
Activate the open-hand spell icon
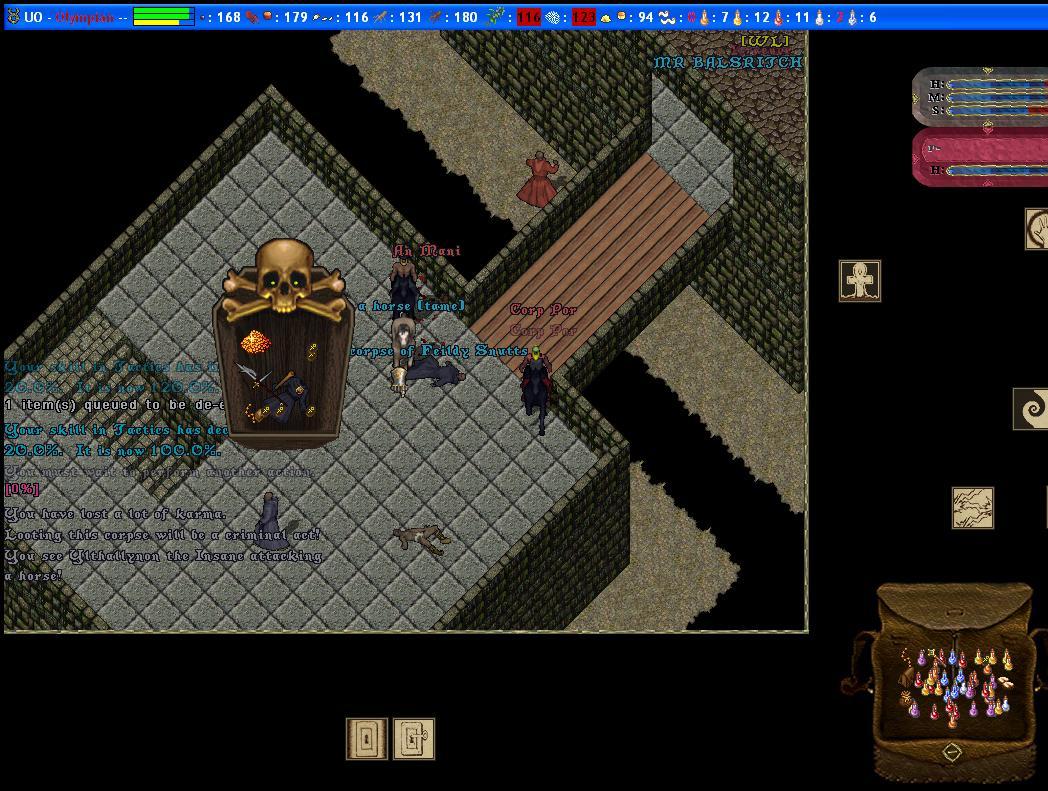(x=1037, y=229)
